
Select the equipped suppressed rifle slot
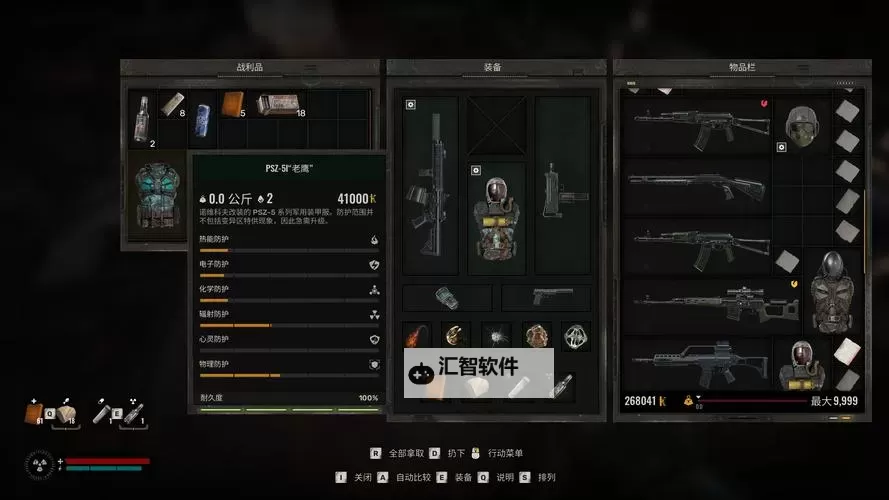431,184
